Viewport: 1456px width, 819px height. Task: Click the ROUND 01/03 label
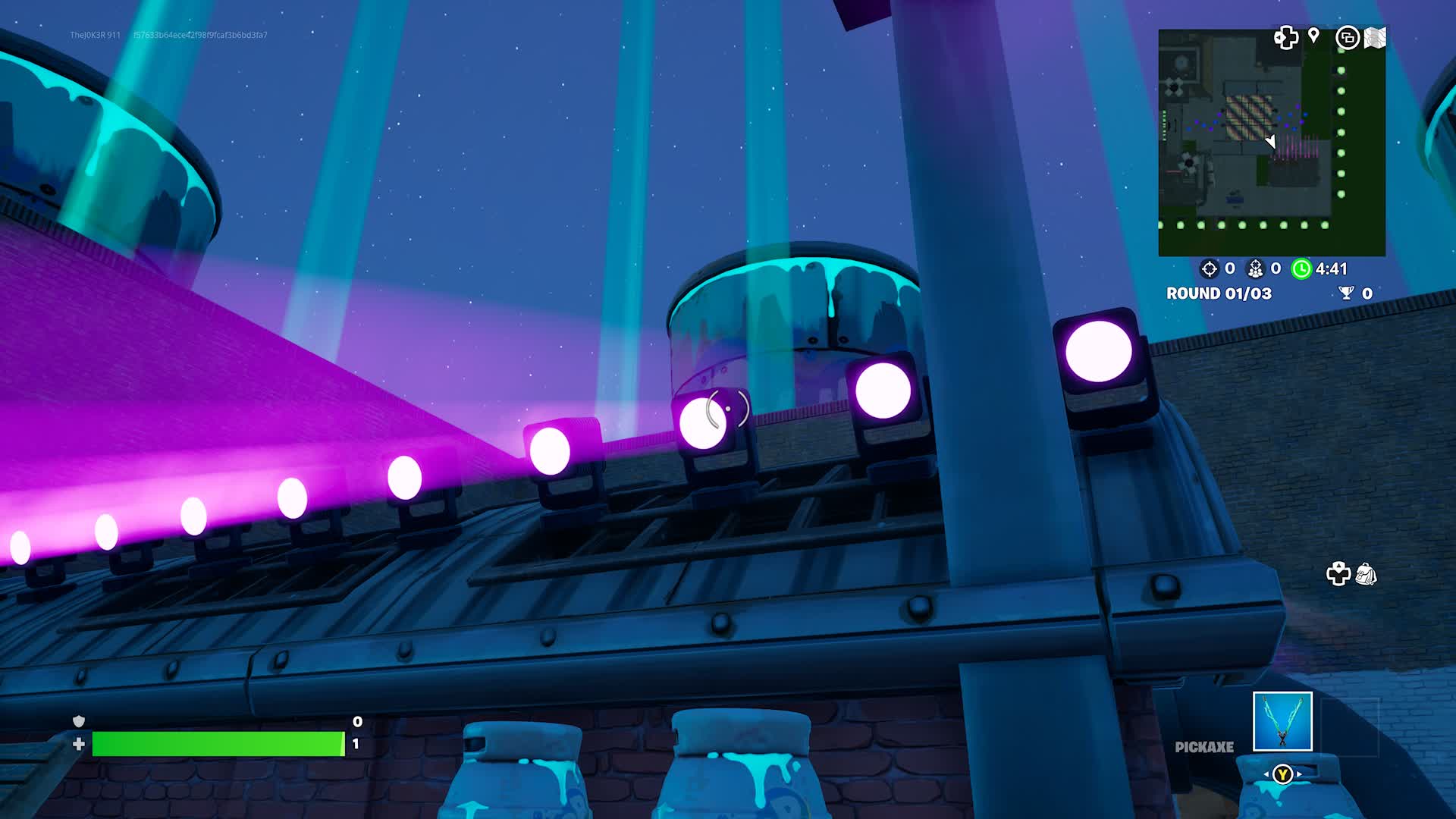pyautogui.click(x=1220, y=293)
